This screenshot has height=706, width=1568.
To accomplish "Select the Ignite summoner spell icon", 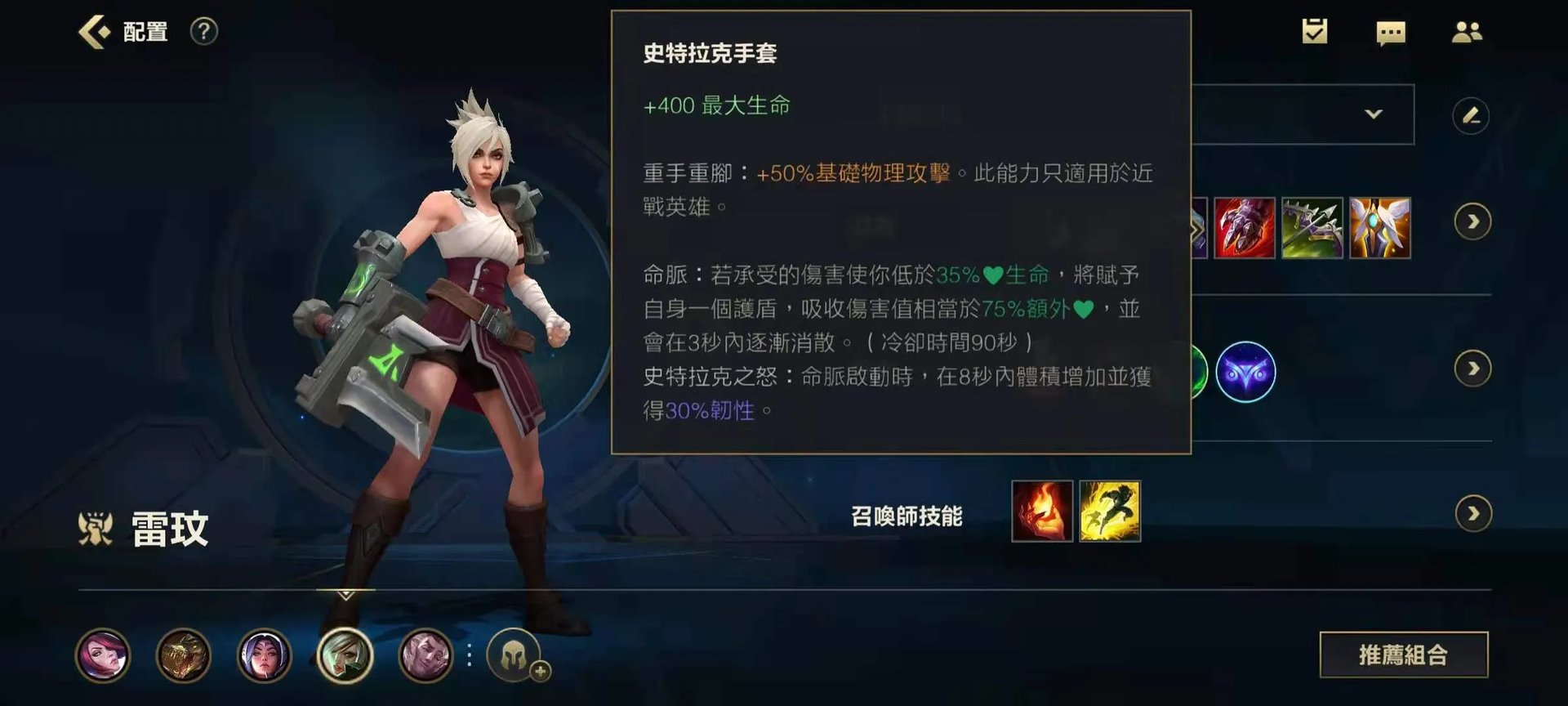I will pos(1041,513).
